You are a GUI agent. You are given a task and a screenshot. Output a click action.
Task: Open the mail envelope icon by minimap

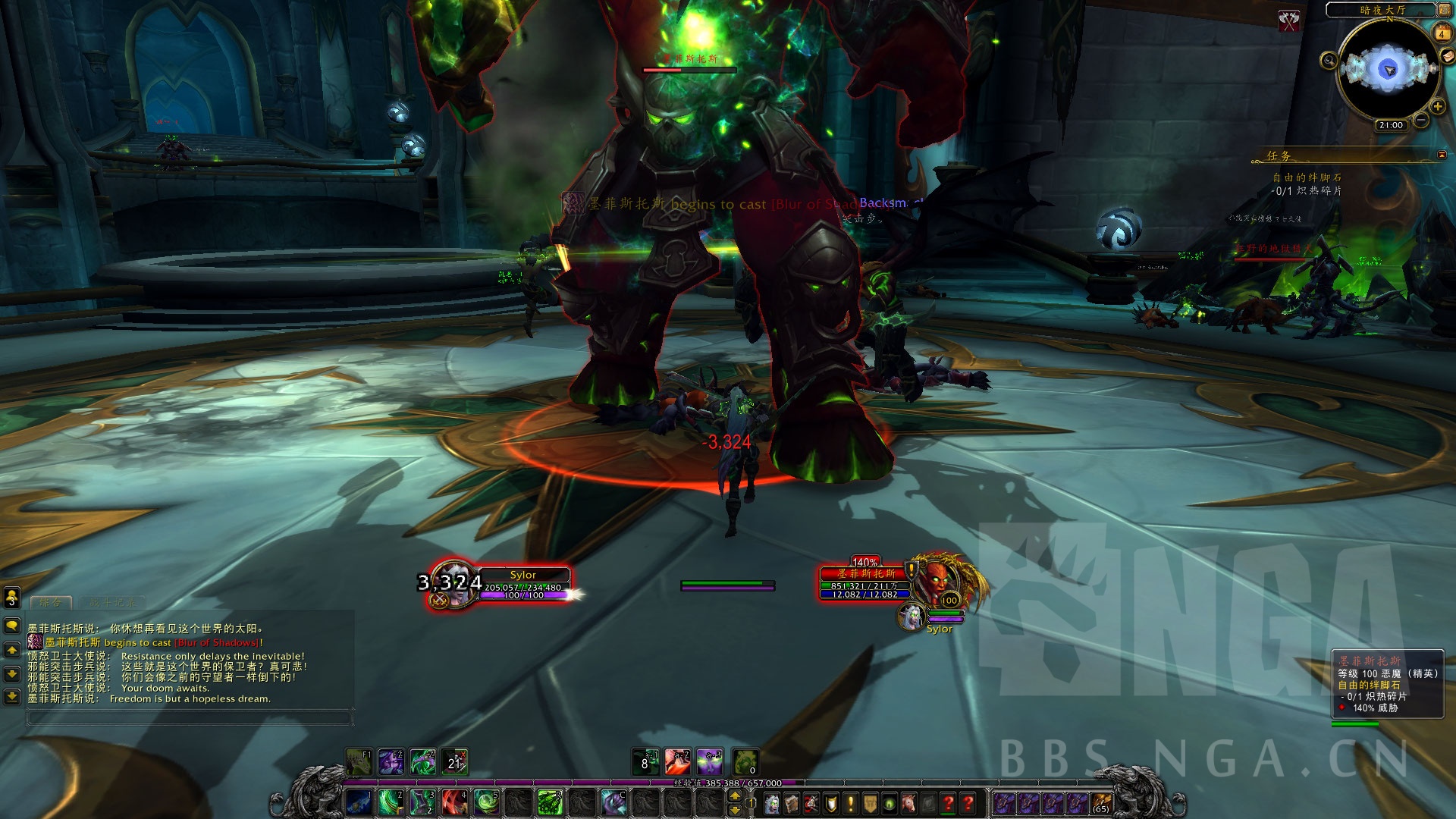(x=1448, y=56)
